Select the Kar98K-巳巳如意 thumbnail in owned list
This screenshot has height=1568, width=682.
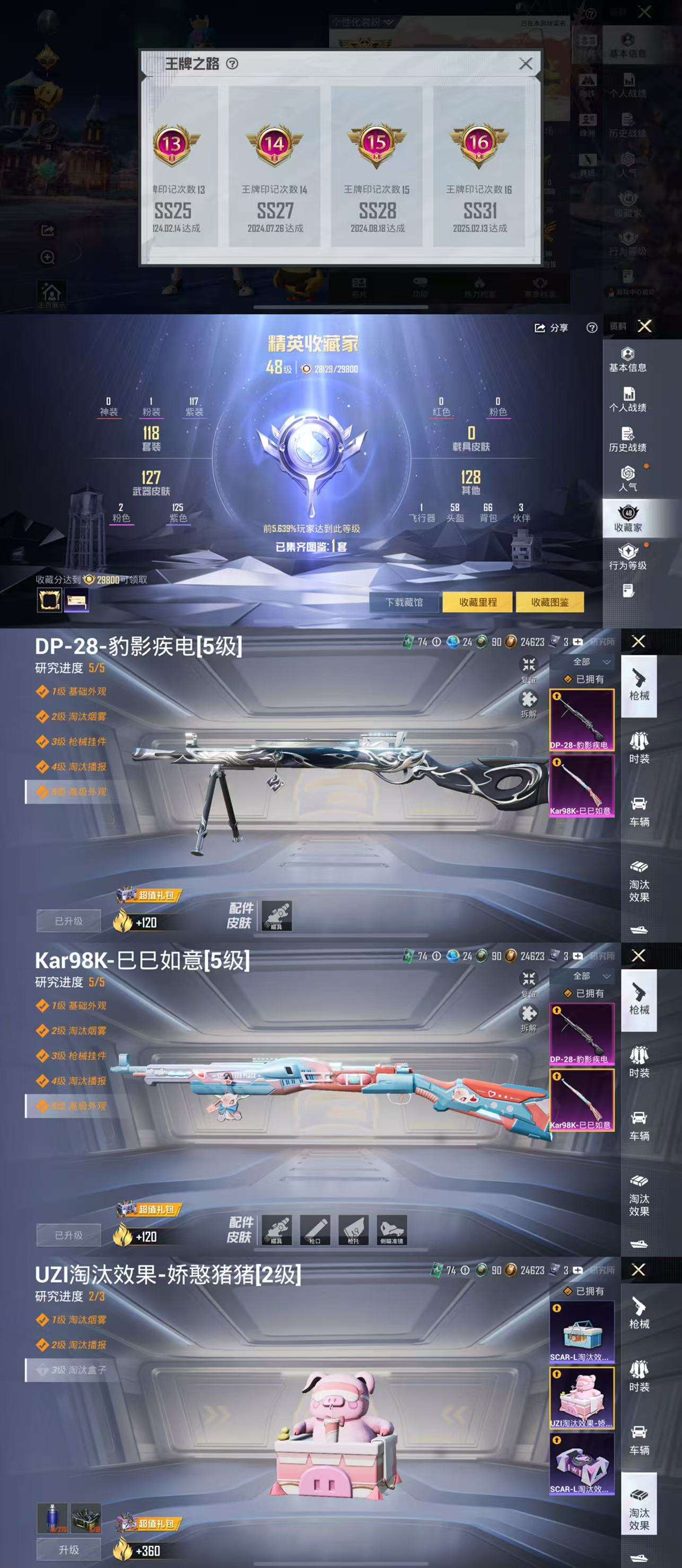(x=582, y=782)
